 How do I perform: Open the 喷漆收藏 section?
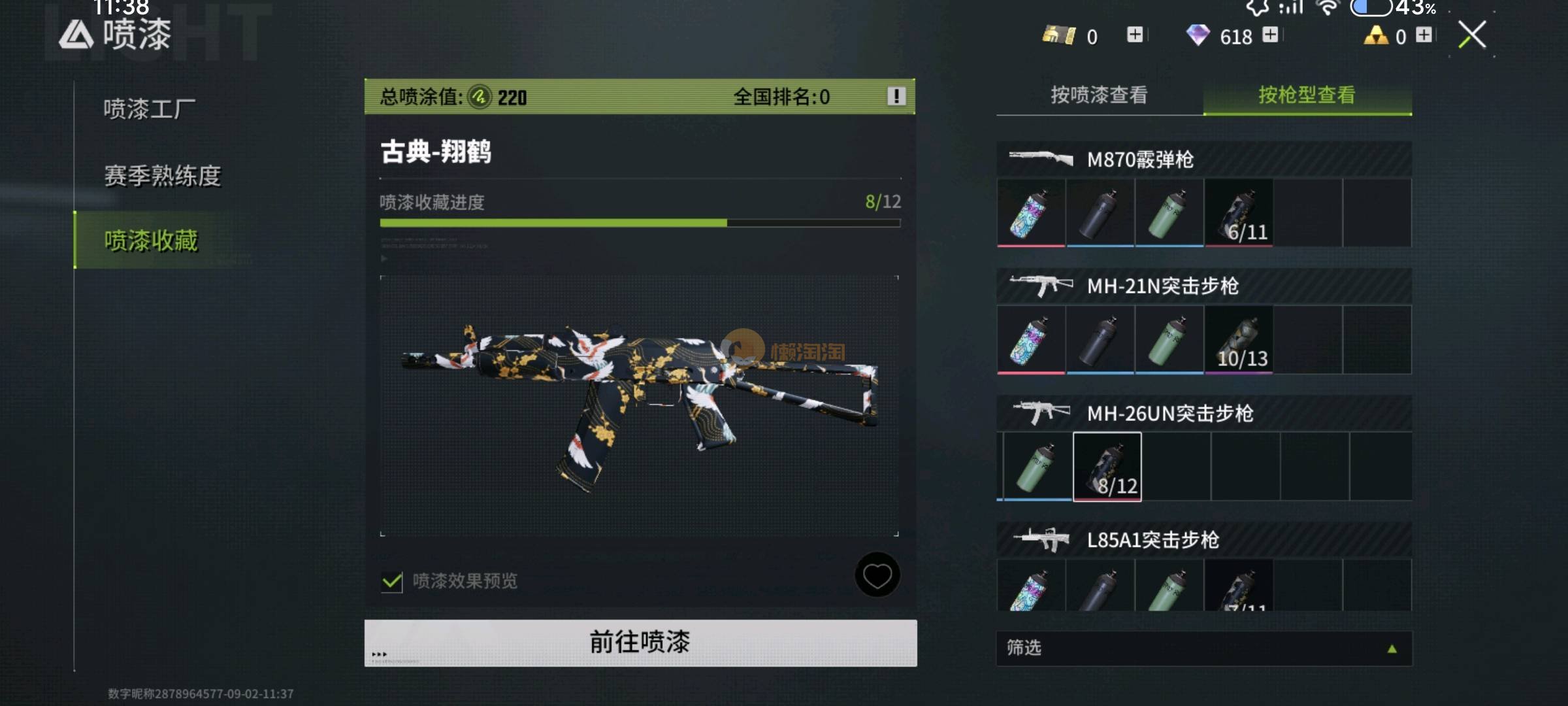151,241
